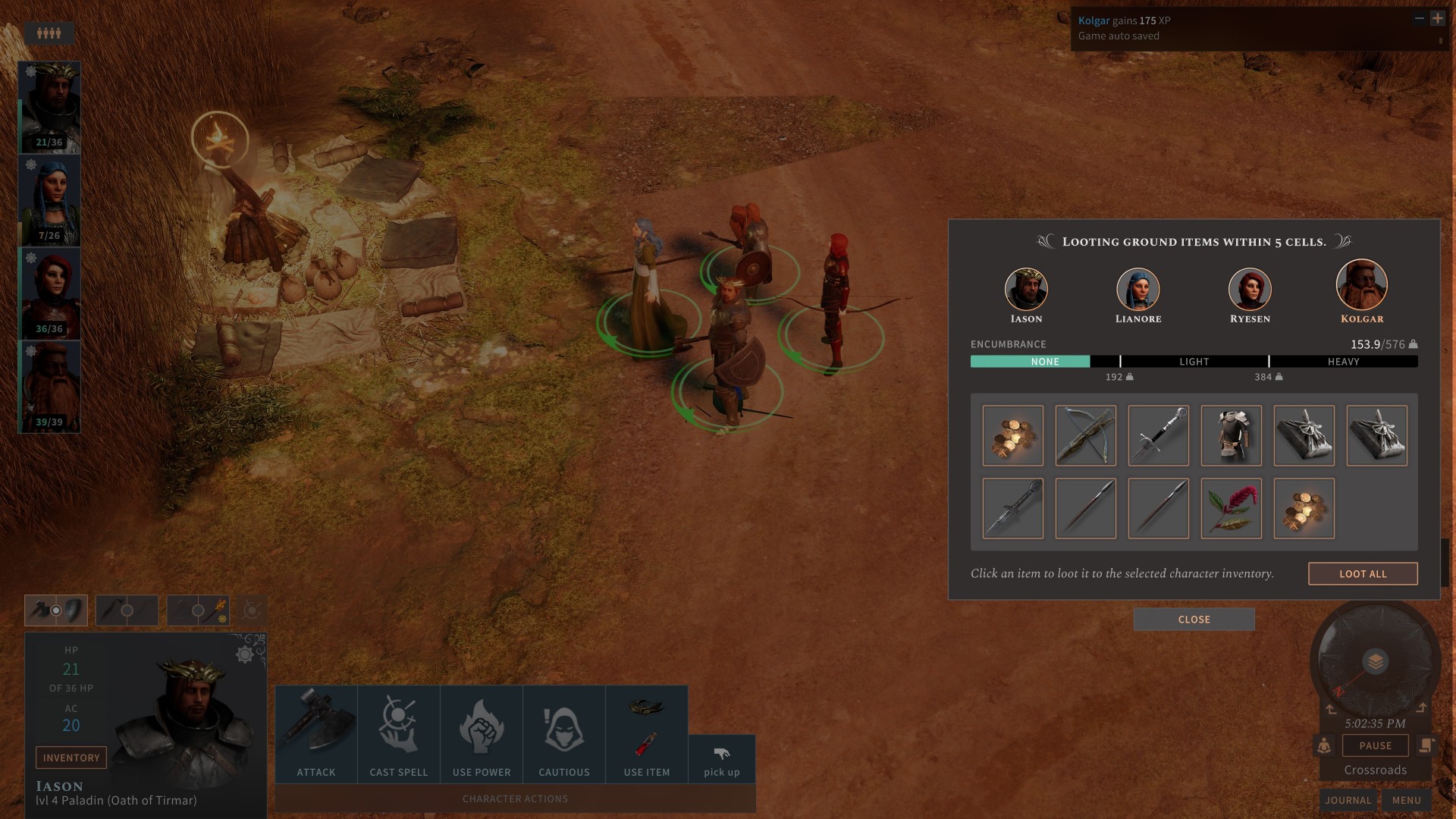Open the game Menu
The height and width of the screenshot is (819, 1456).
pyautogui.click(x=1406, y=800)
